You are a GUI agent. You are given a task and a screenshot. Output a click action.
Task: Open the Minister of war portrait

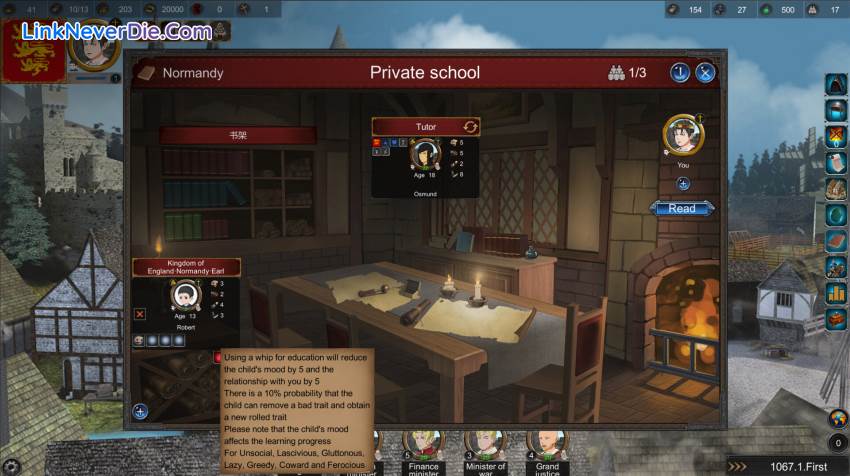coord(485,443)
